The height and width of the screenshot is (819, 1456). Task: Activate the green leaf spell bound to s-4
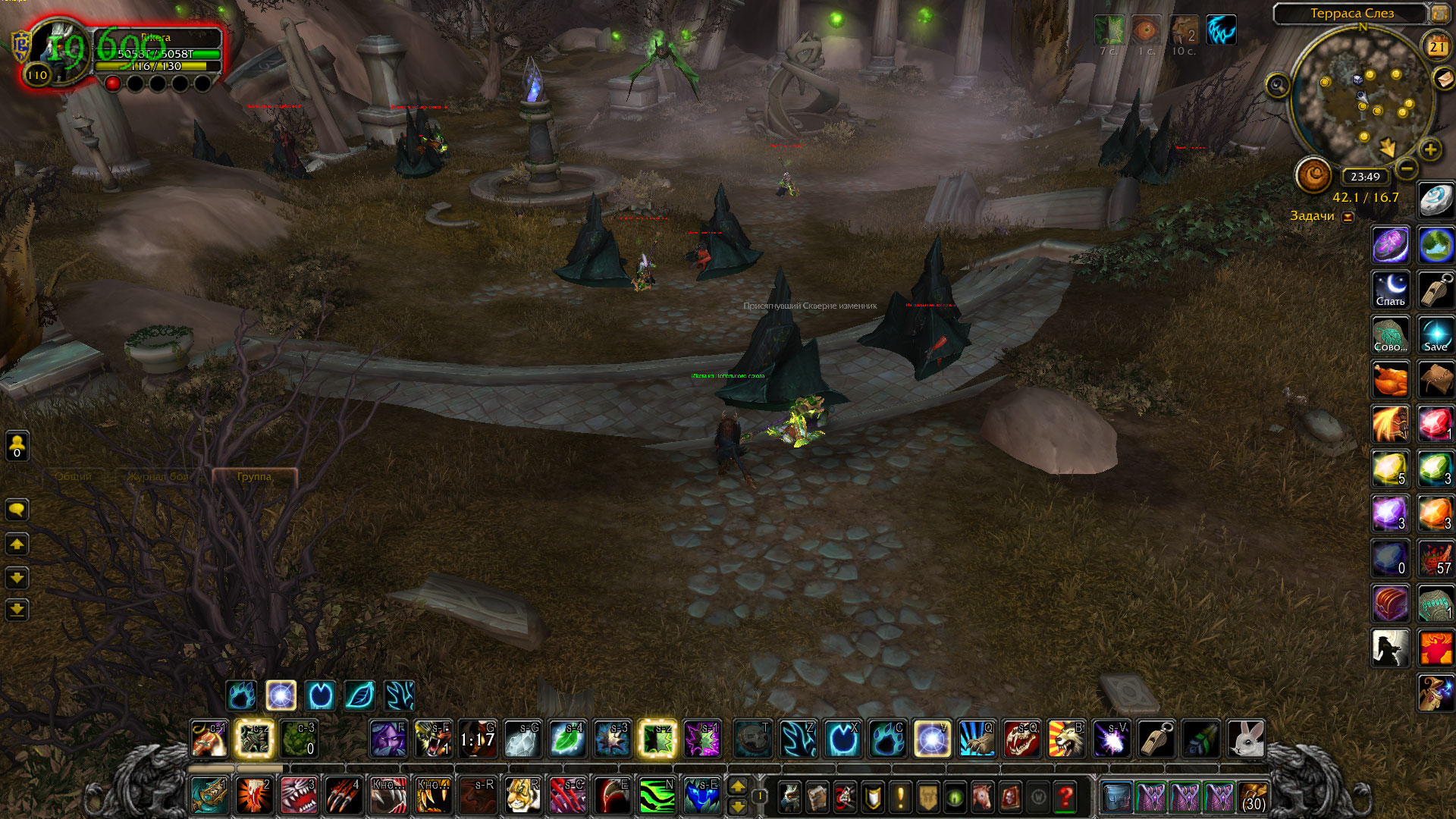tap(567, 739)
